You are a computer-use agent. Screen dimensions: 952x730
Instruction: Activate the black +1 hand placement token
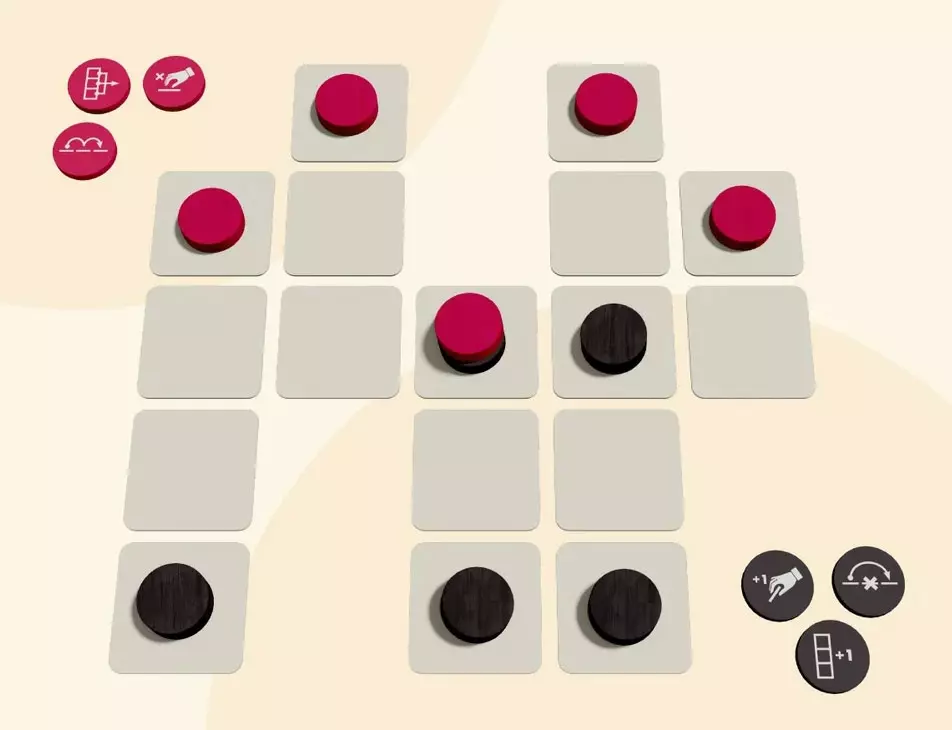[777, 585]
